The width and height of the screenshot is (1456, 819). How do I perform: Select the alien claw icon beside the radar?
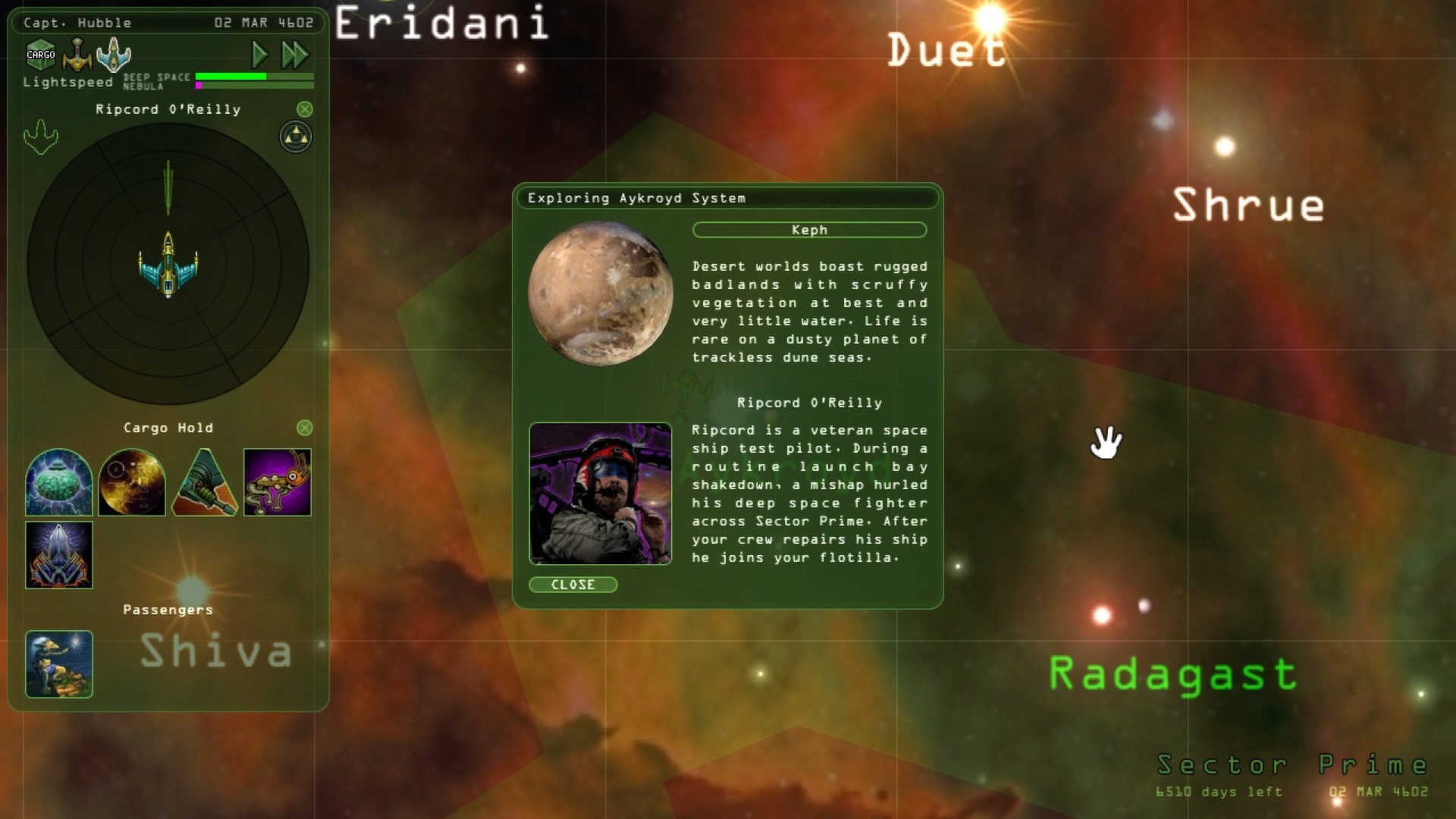[42, 137]
